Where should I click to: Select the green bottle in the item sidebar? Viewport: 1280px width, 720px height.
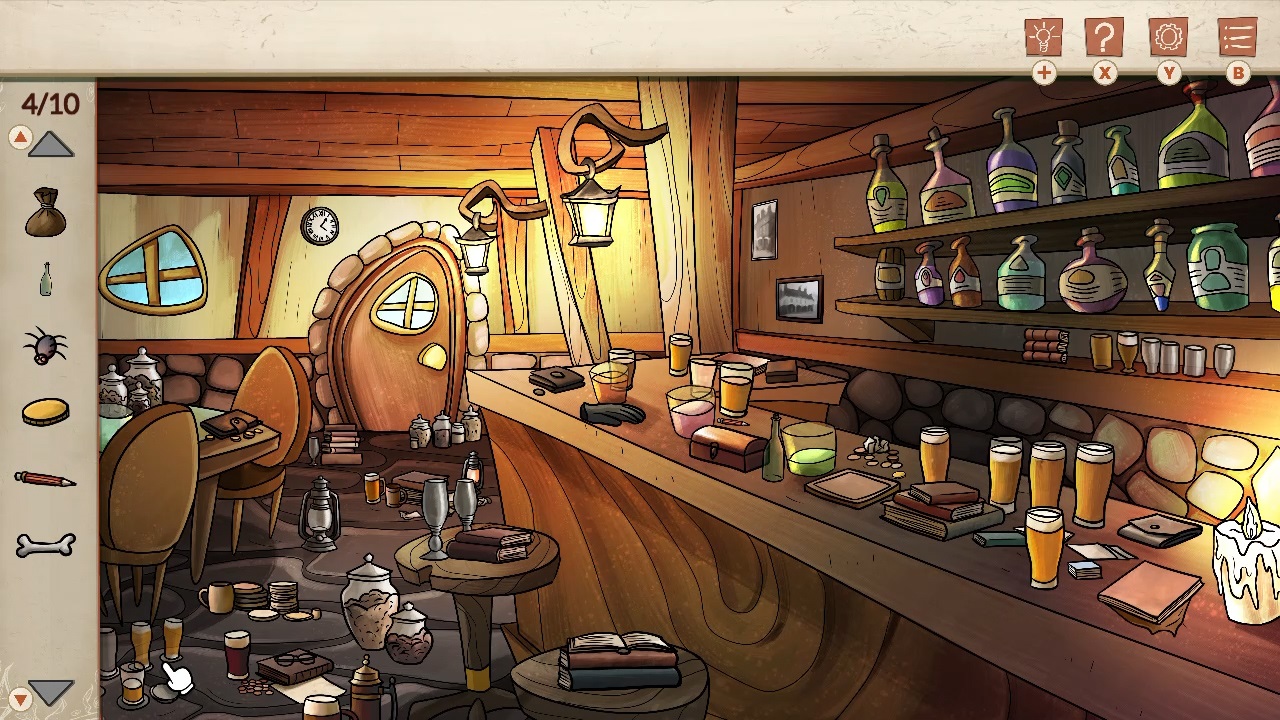(x=44, y=277)
